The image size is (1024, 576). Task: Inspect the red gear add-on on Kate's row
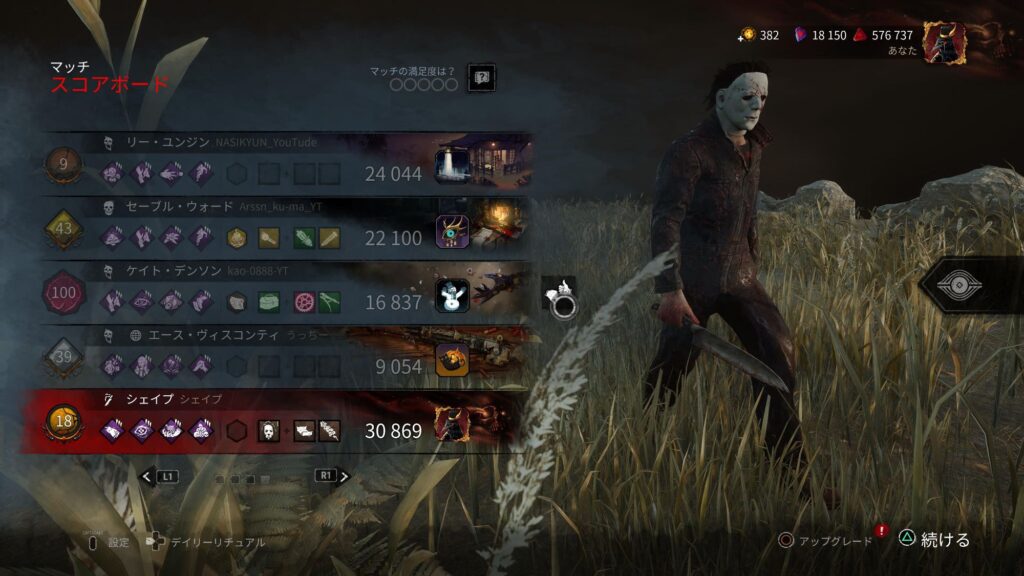[x=304, y=302]
